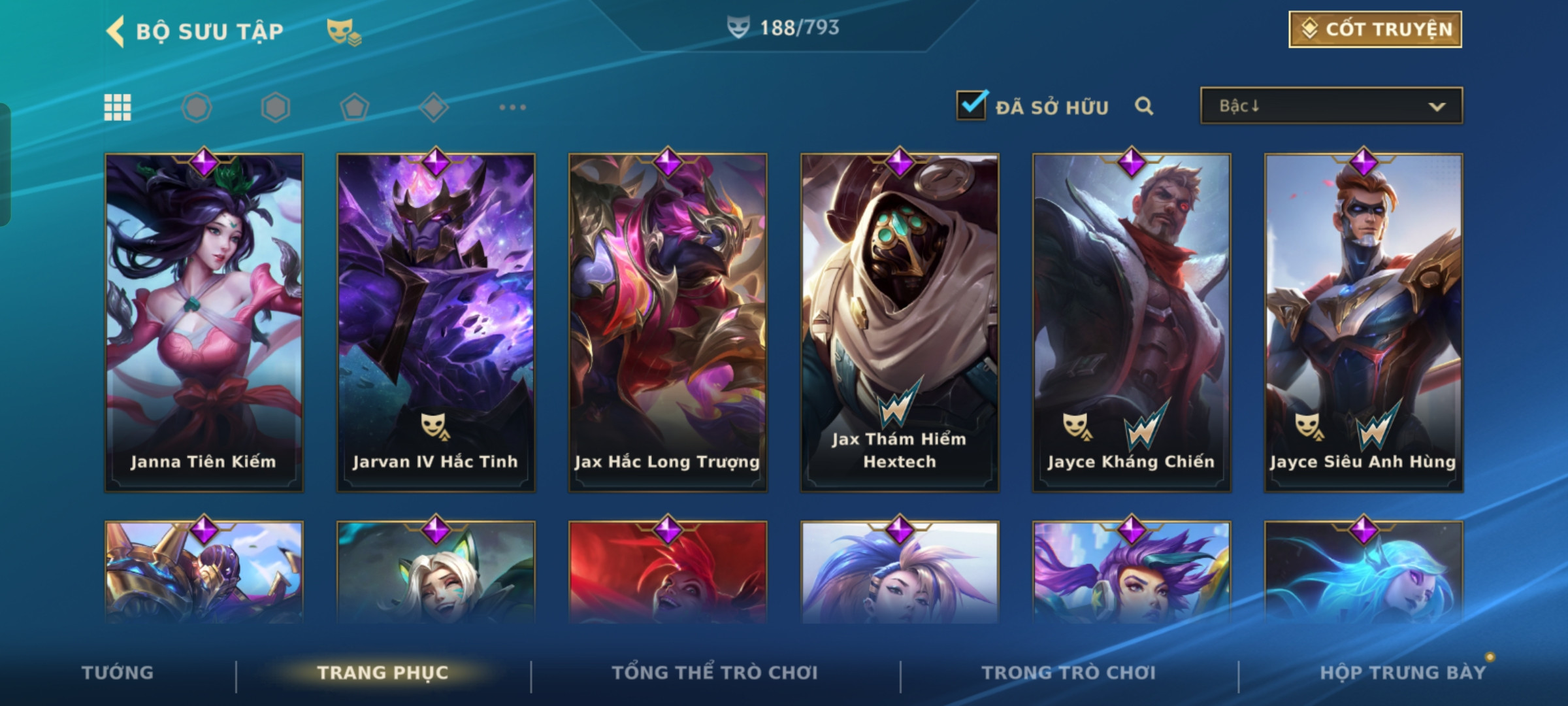This screenshot has height=706, width=1568.
Task: Select the diamond-shaped tier filter
Action: click(x=434, y=107)
